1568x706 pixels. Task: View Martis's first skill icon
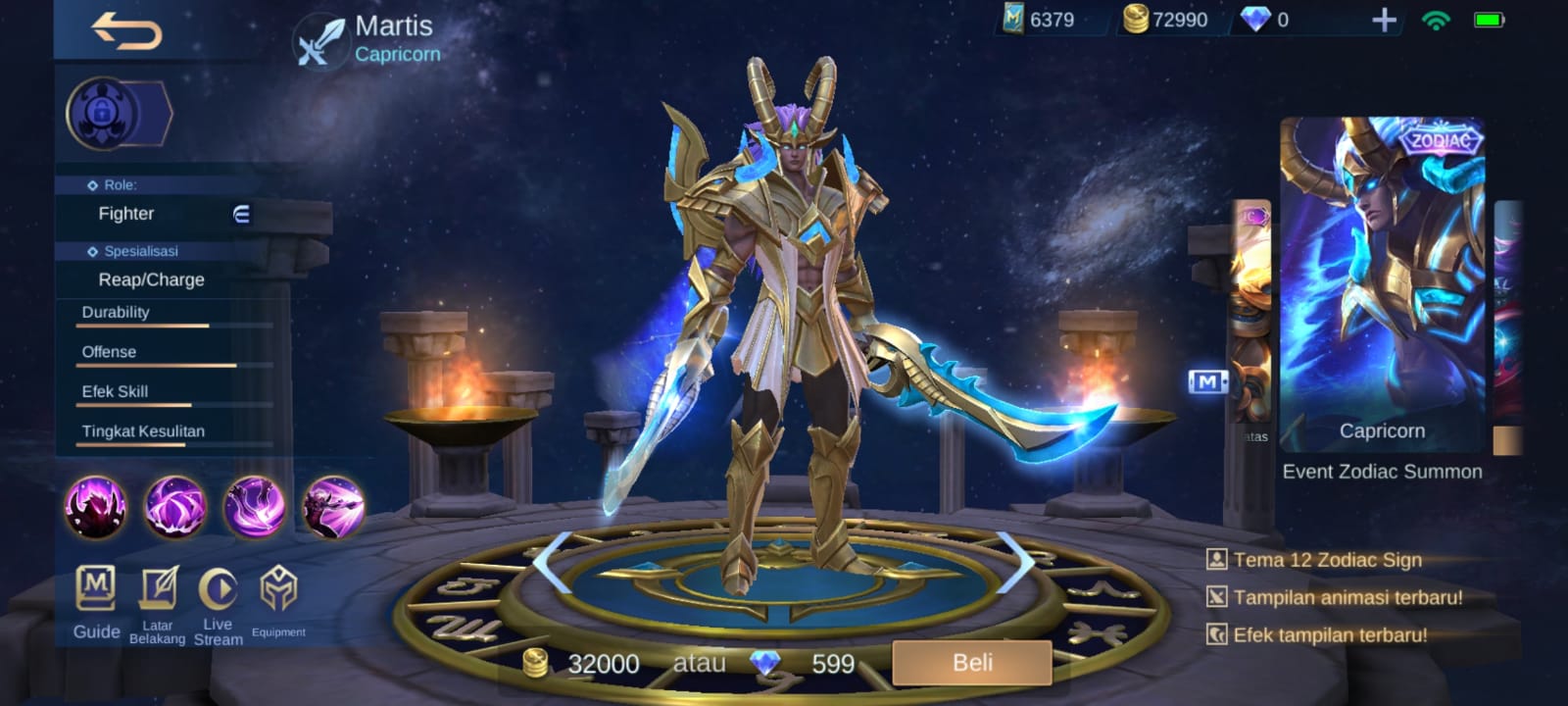click(96, 507)
